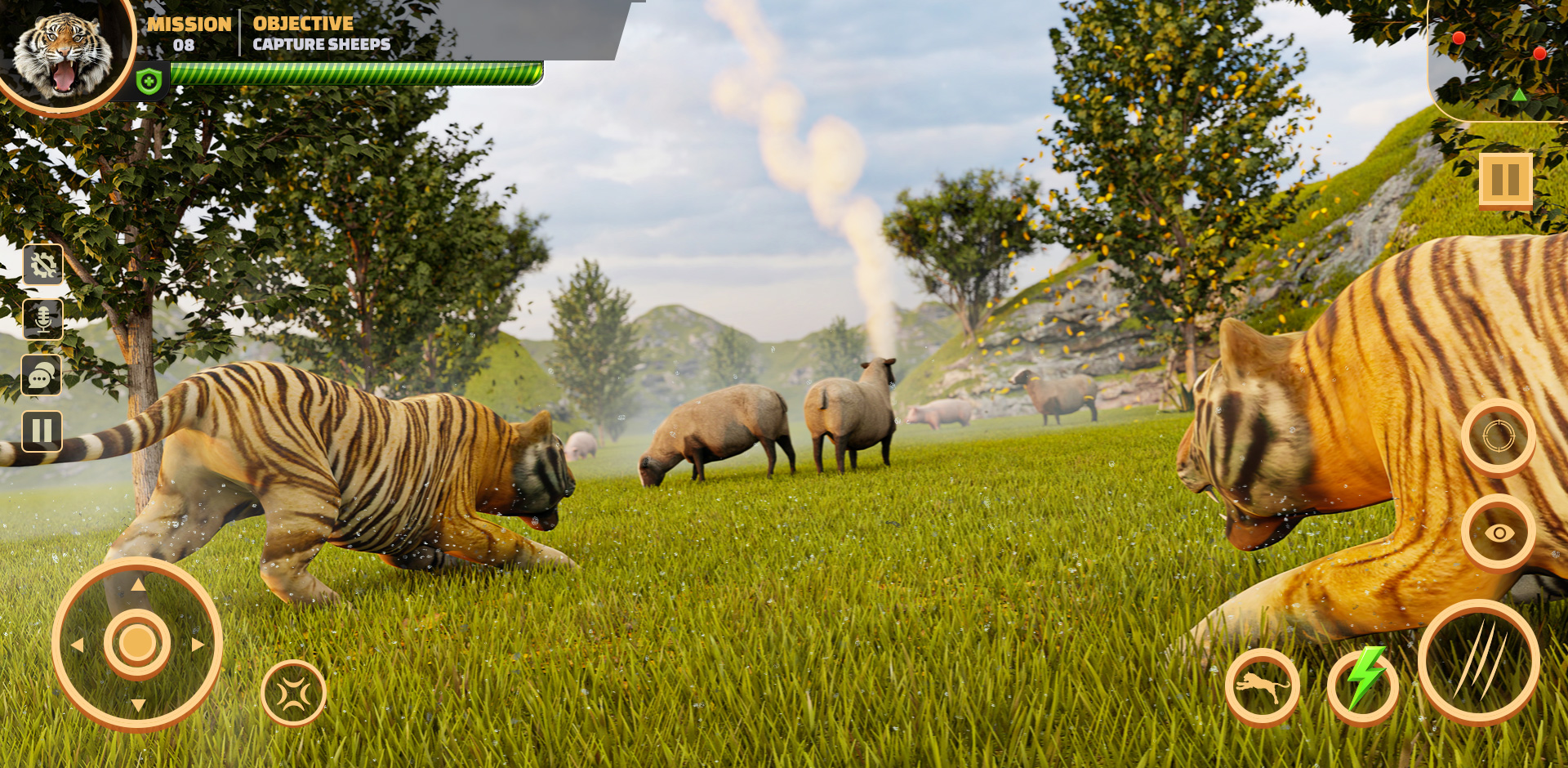
Task: Use the green lightning bolt sprint ability
Action: click(1363, 685)
